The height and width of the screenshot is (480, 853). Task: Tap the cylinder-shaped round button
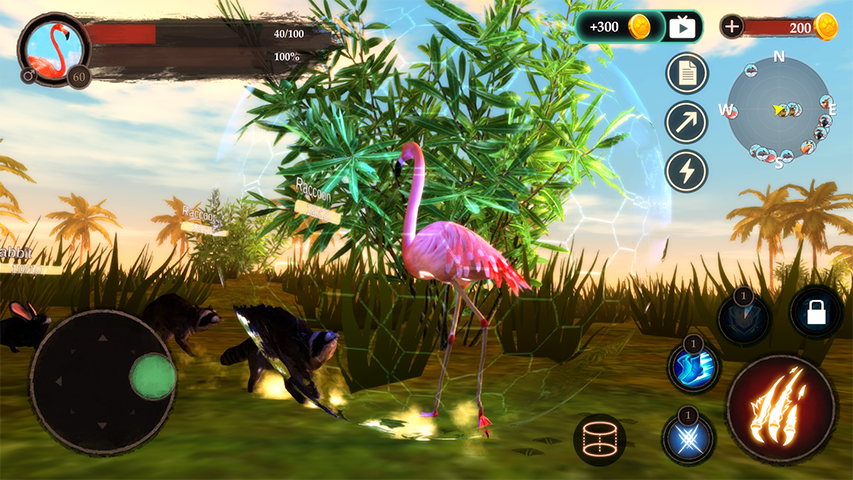click(600, 440)
